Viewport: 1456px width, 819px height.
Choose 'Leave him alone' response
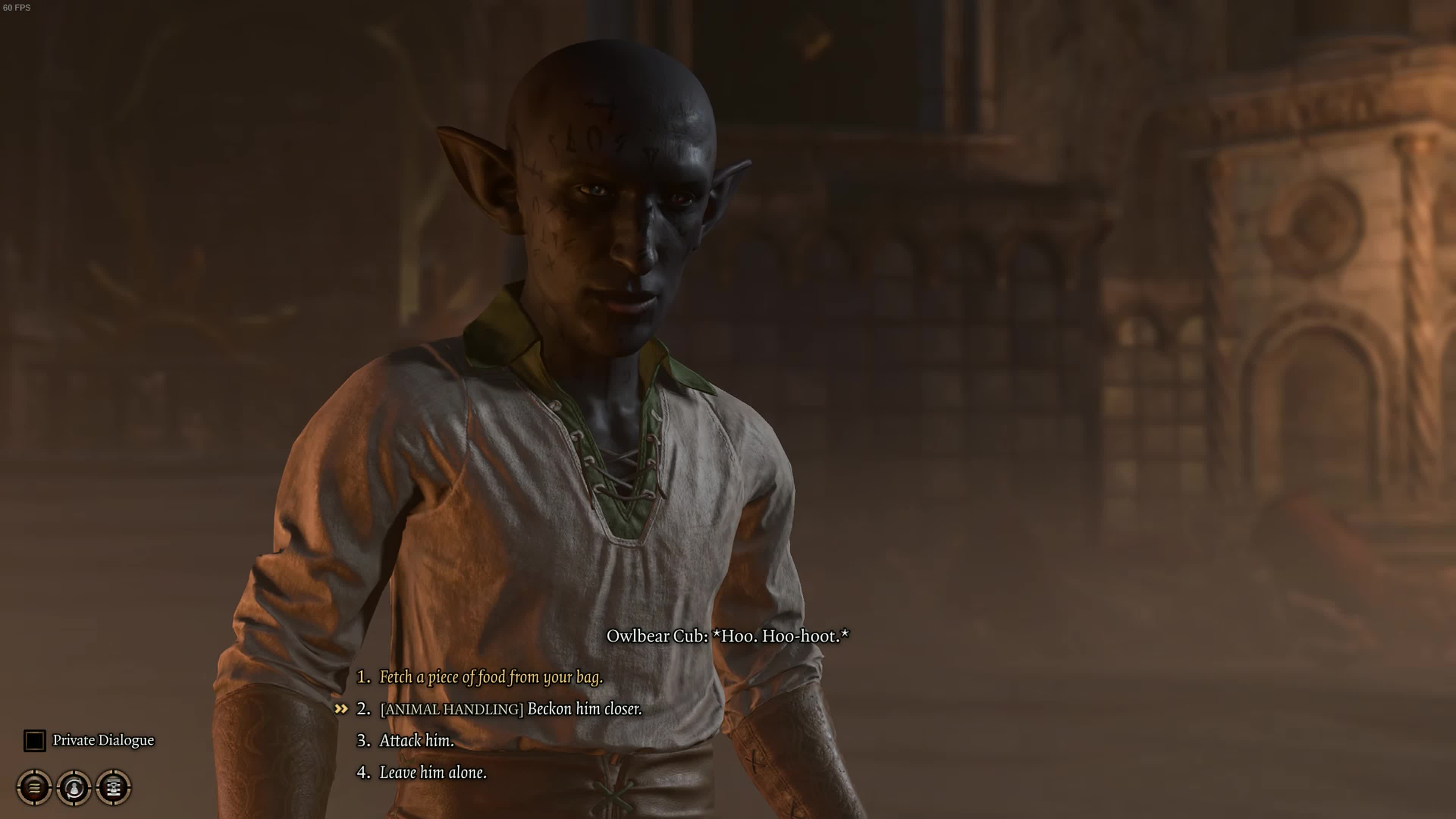(x=432, y=772)
